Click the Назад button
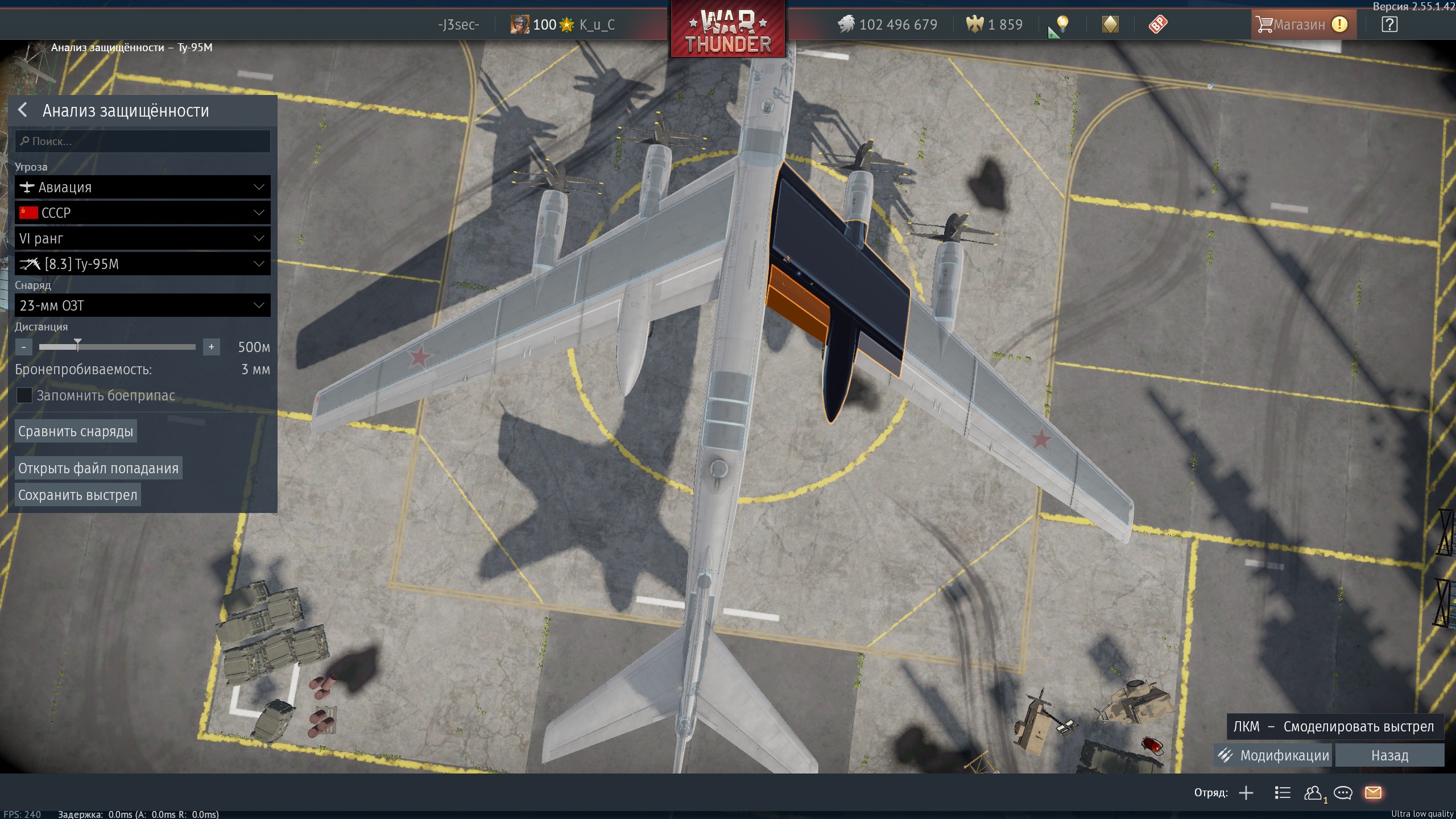 [x=1389, y=755]
